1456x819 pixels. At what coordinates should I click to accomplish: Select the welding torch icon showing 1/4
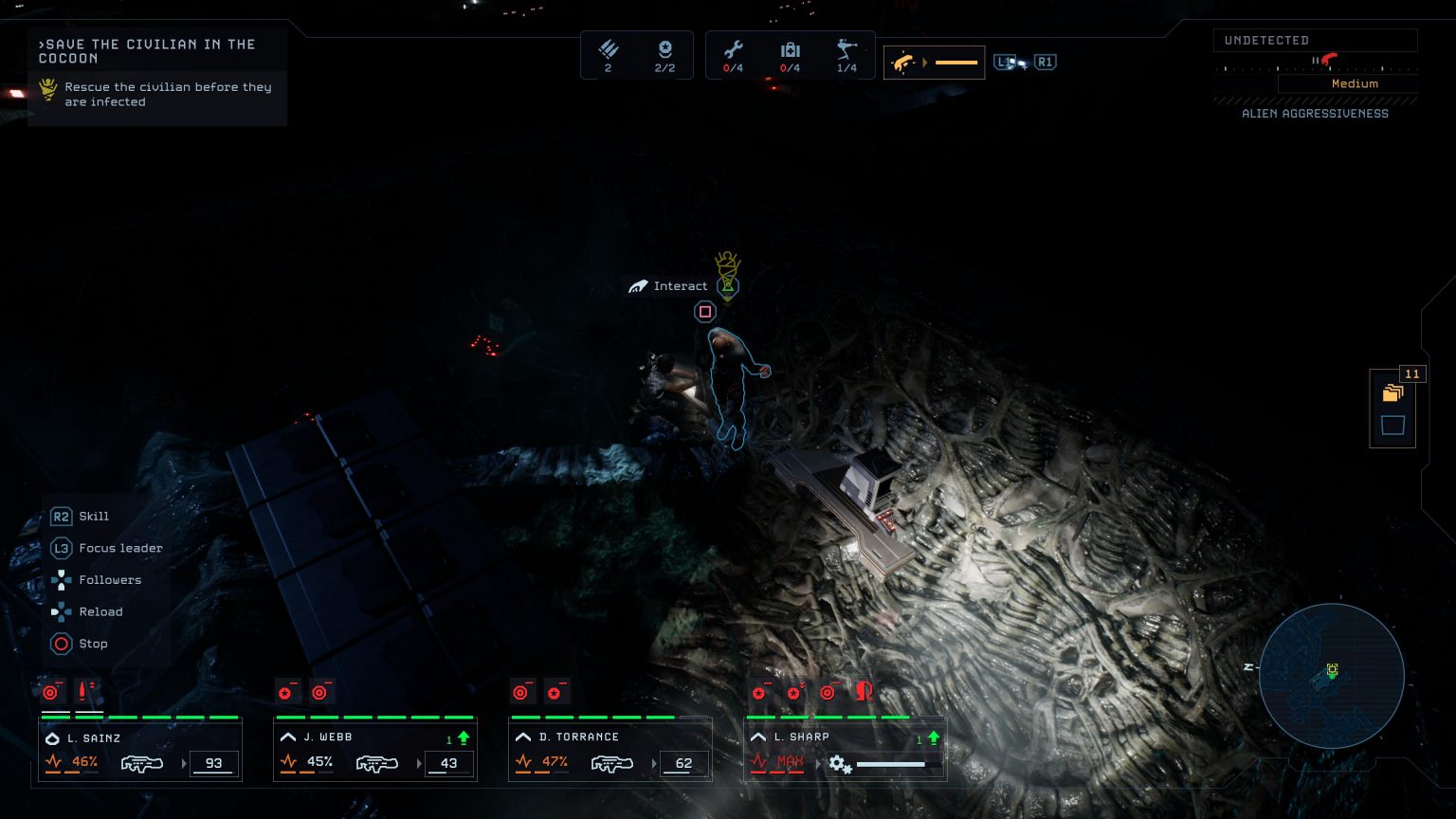coord(846,47)
